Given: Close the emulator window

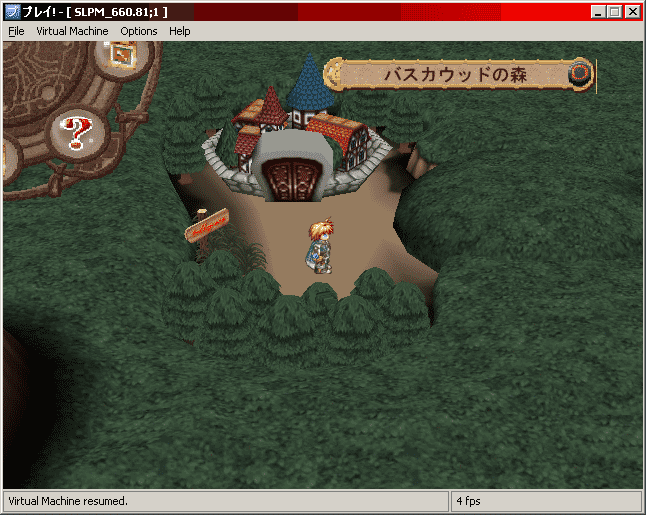Looking at the screenshot, I should pyautogui.click(x=634, y=12).
